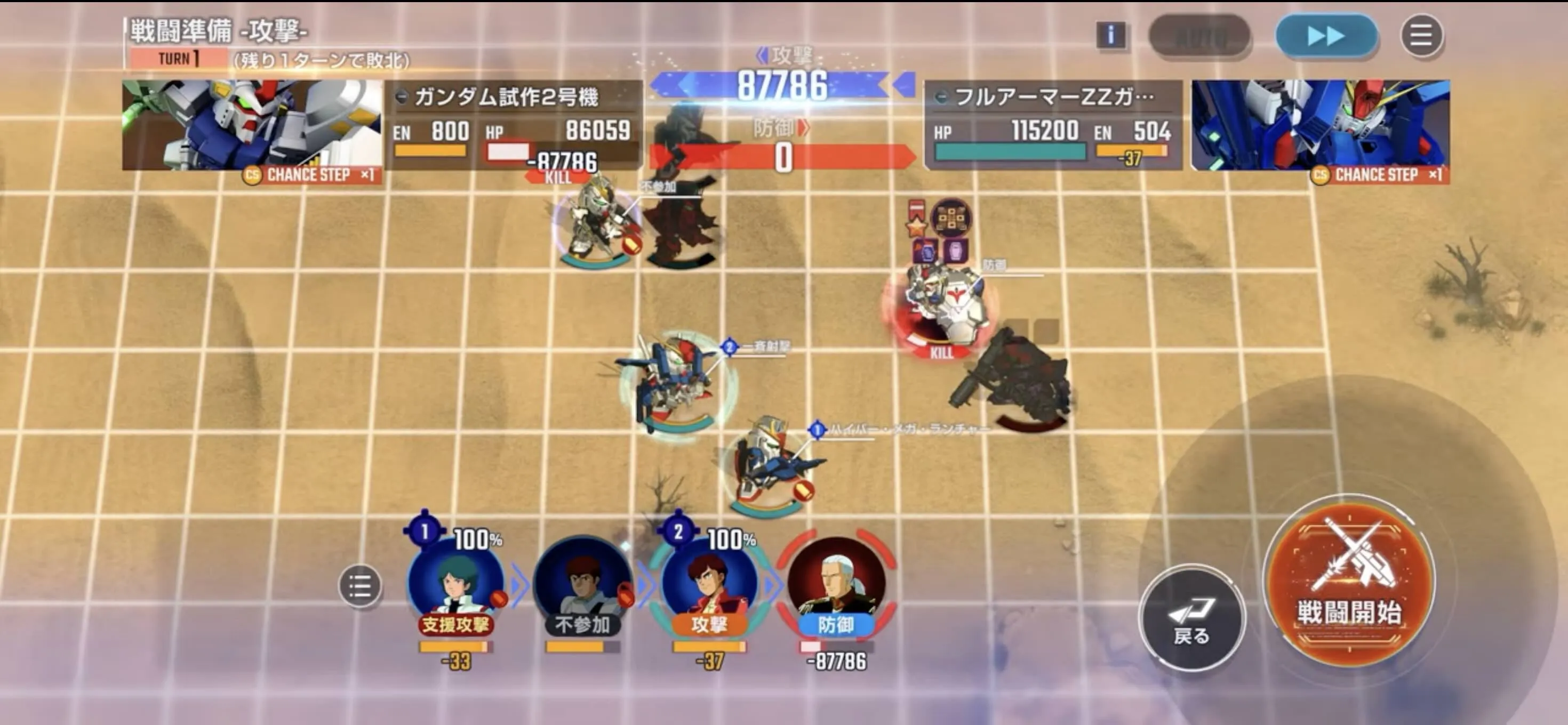
Task: Toggle AUTO battle mode
Action: [1202, 35]
